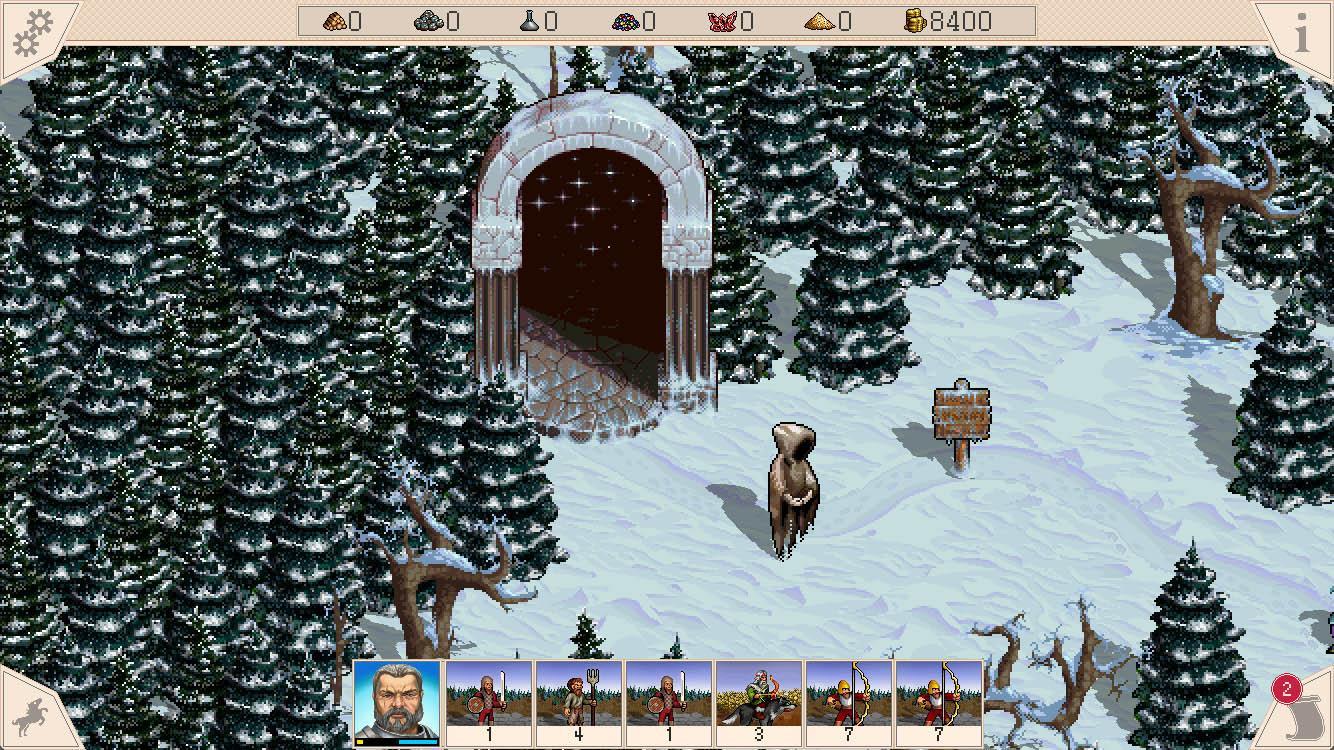Open the settings gear icon
The width and height of the screenshot is (1334, 750).
[32, 28]
